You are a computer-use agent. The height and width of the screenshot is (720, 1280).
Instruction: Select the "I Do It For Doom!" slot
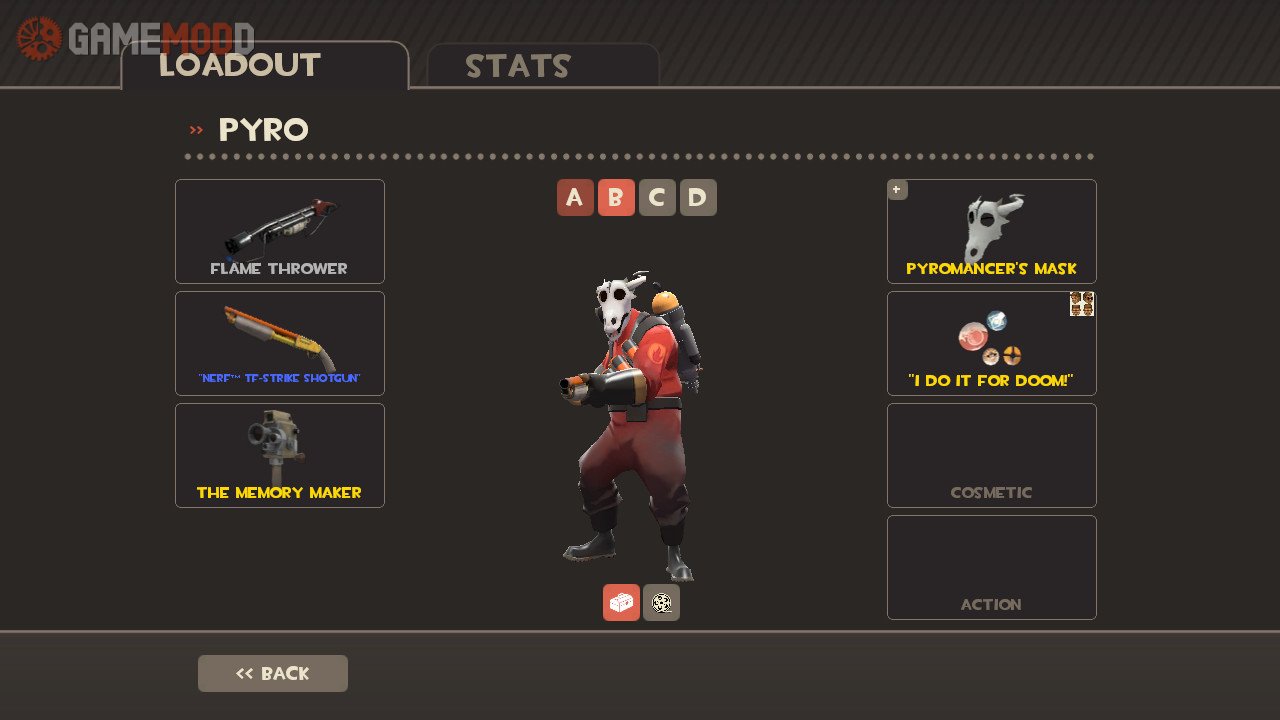click(992, 343)
